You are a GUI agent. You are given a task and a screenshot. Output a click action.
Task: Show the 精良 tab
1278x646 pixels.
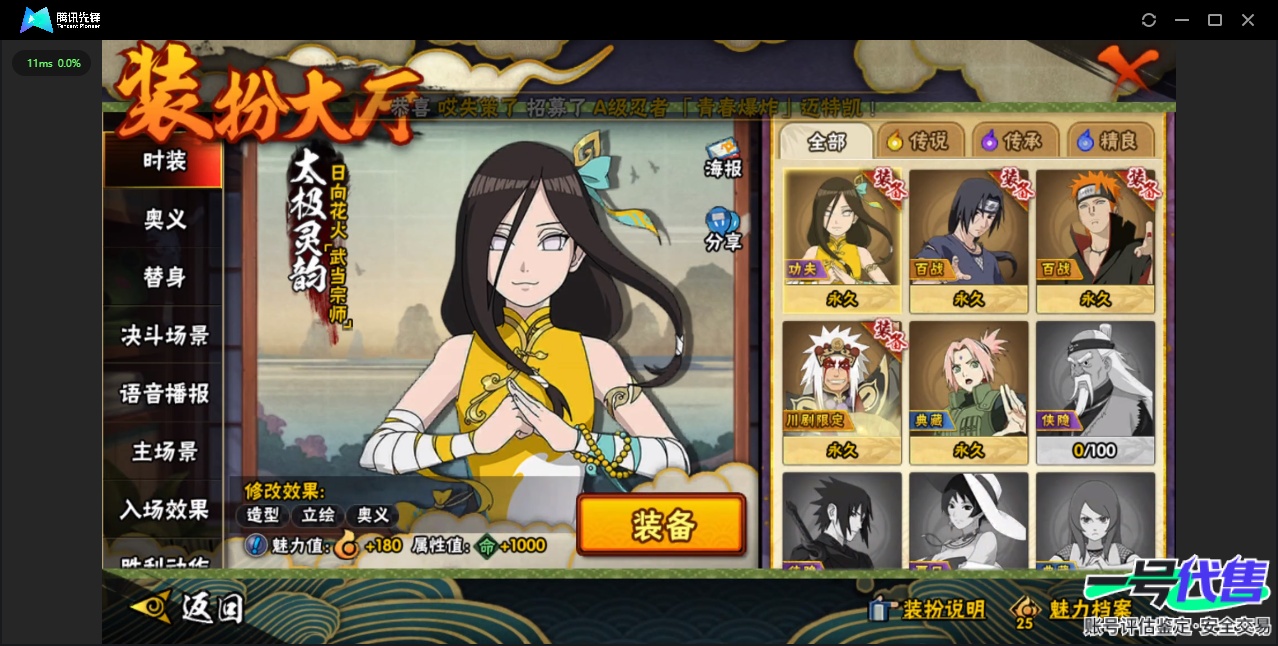1108,142
